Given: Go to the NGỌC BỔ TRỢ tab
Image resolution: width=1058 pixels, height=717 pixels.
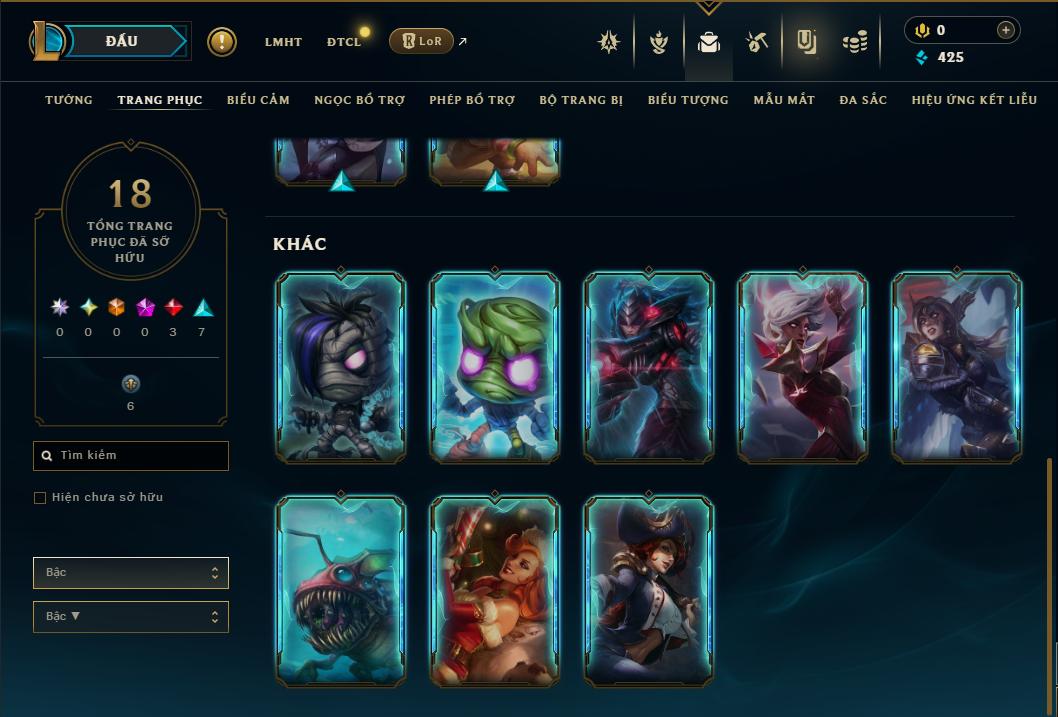Looking at the screenshot, I should (x=359, y=100).
